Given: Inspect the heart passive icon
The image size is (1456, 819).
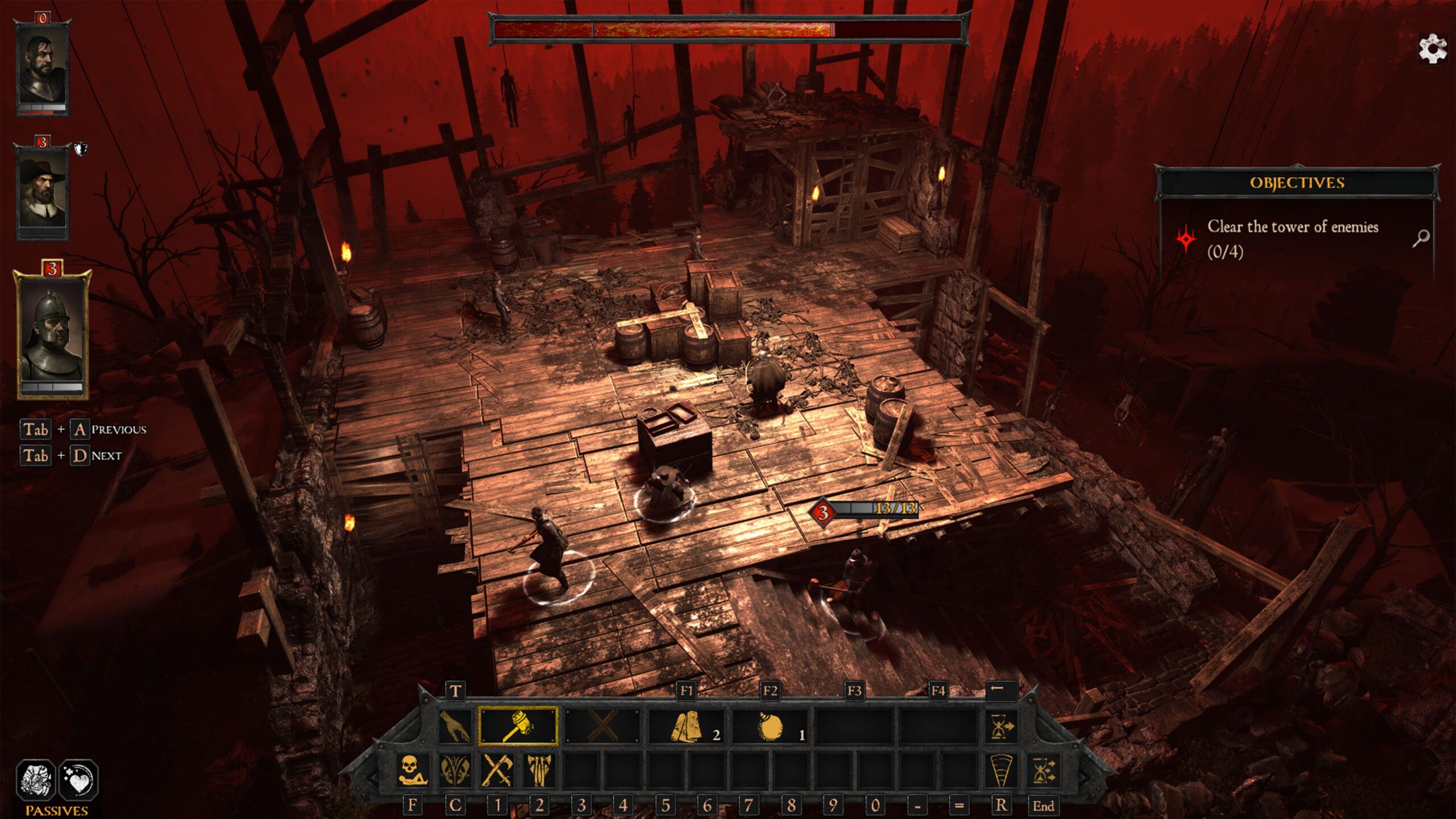Looking at the screenshot, I should coord(78,779).
